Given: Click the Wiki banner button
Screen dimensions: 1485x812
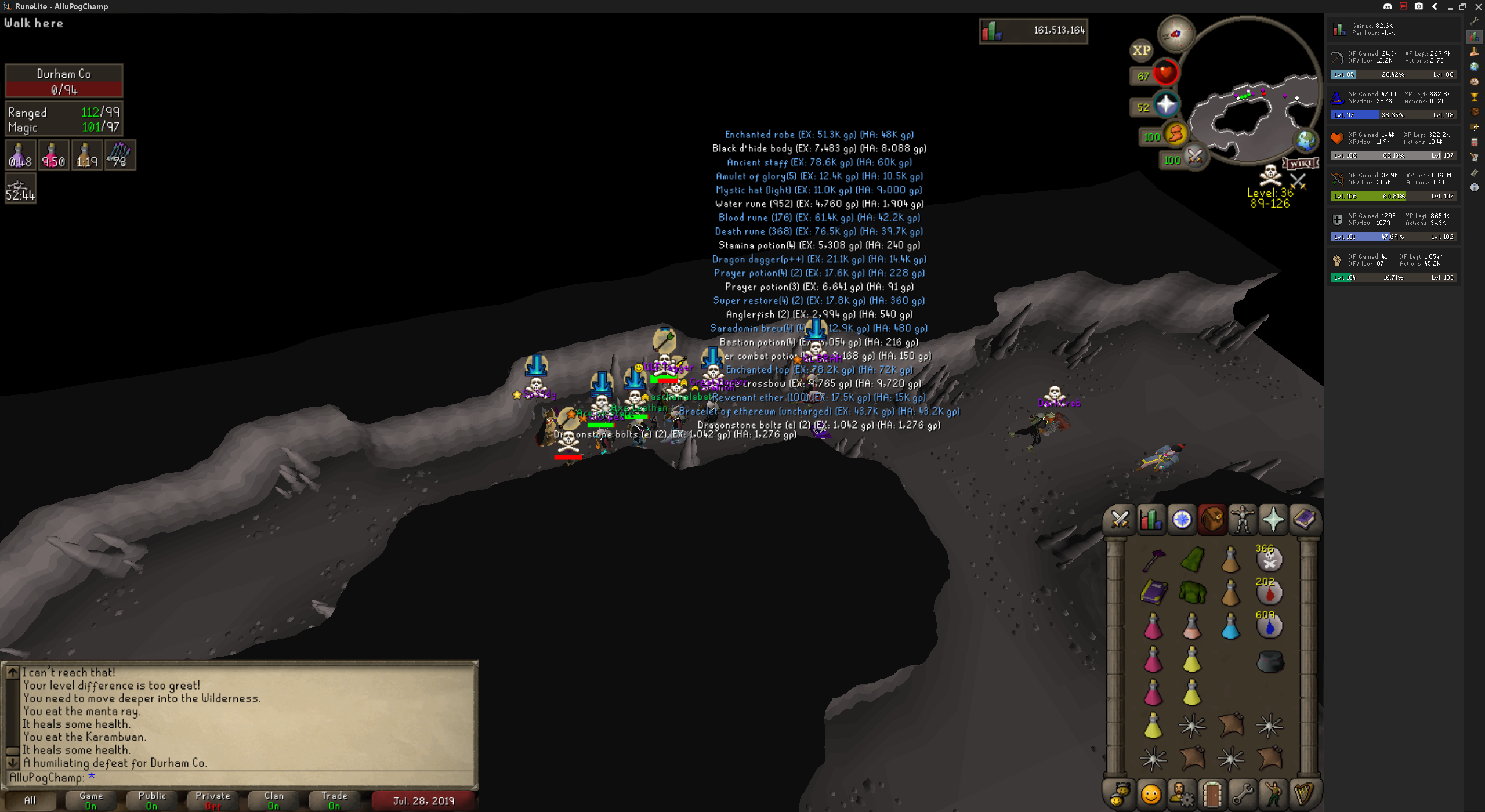Looking at the screenshot, I should [x=1300, y=164].
